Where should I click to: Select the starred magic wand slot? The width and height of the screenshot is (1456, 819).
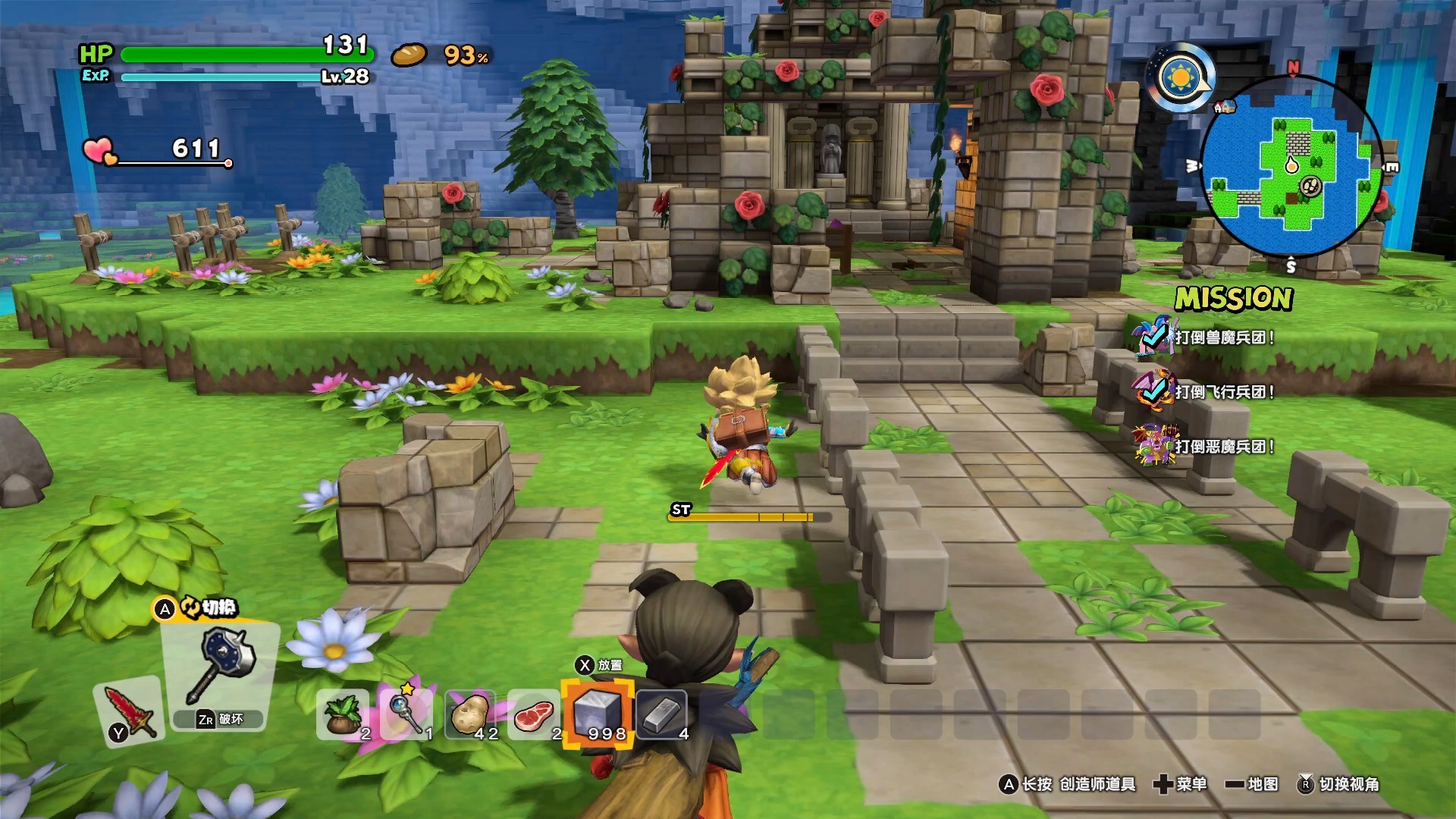[407, 714]
